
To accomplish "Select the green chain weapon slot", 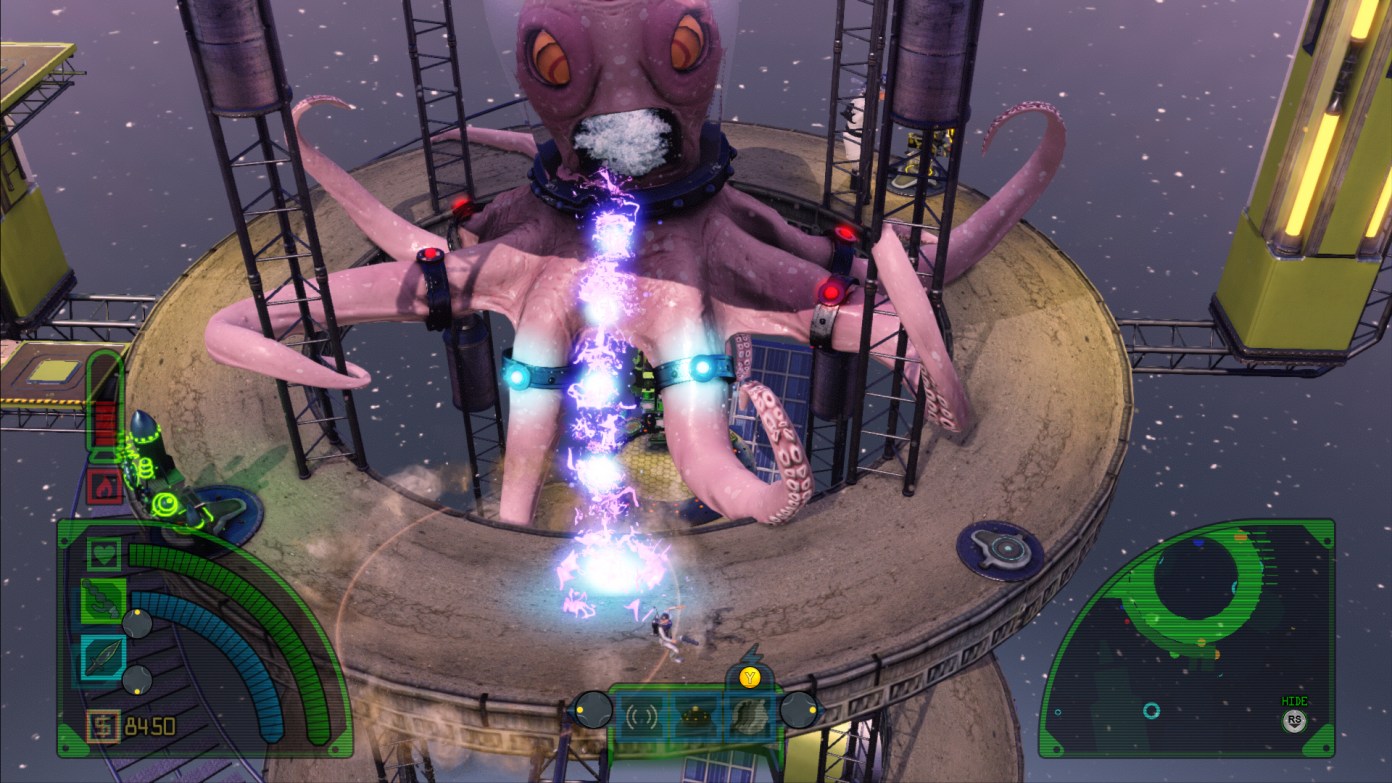I will [103, 600].
